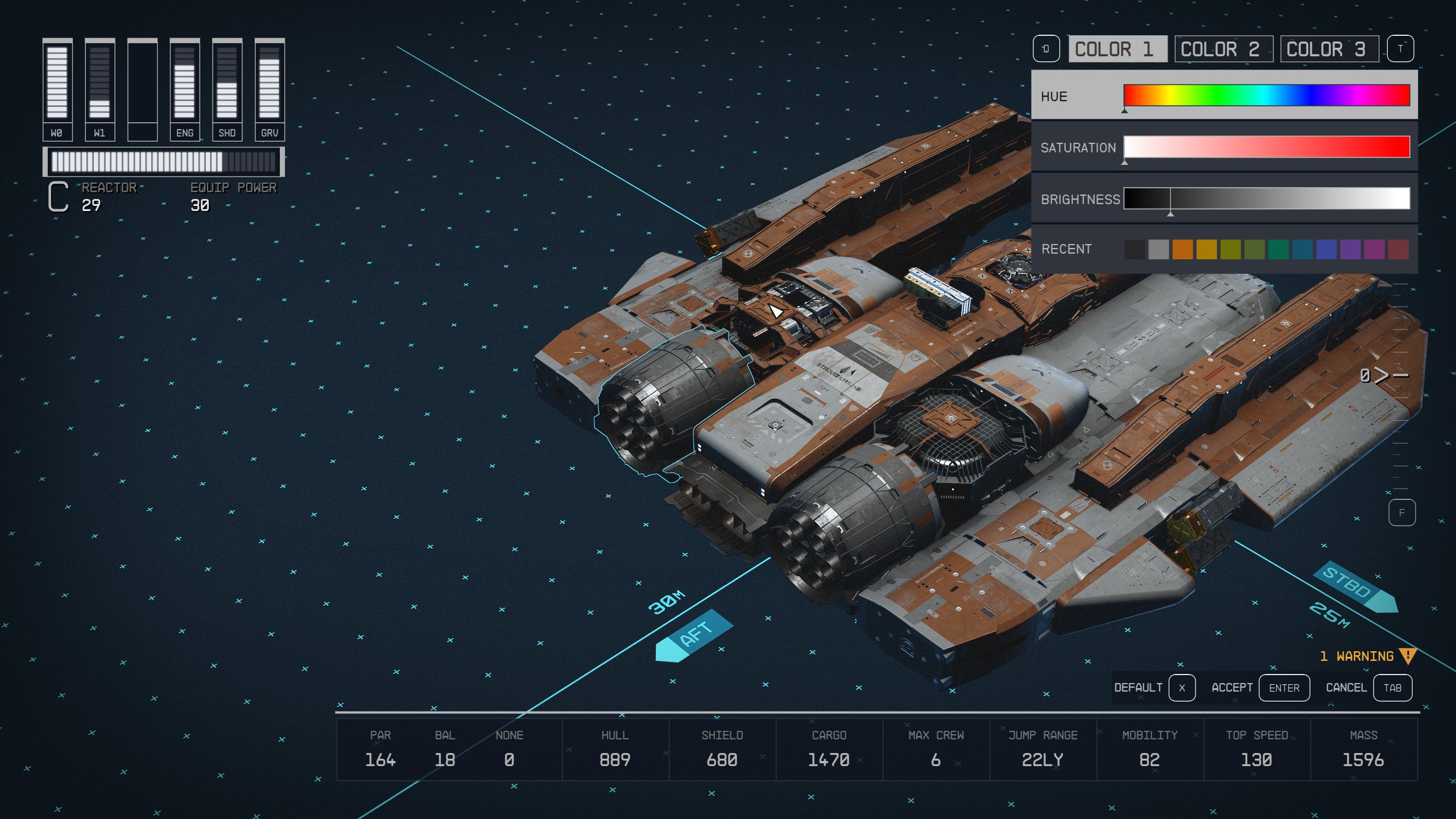This screenshot has width=1456, height=819.
Task: Select the teal green recent color swatch
Action: (1278, 249)
